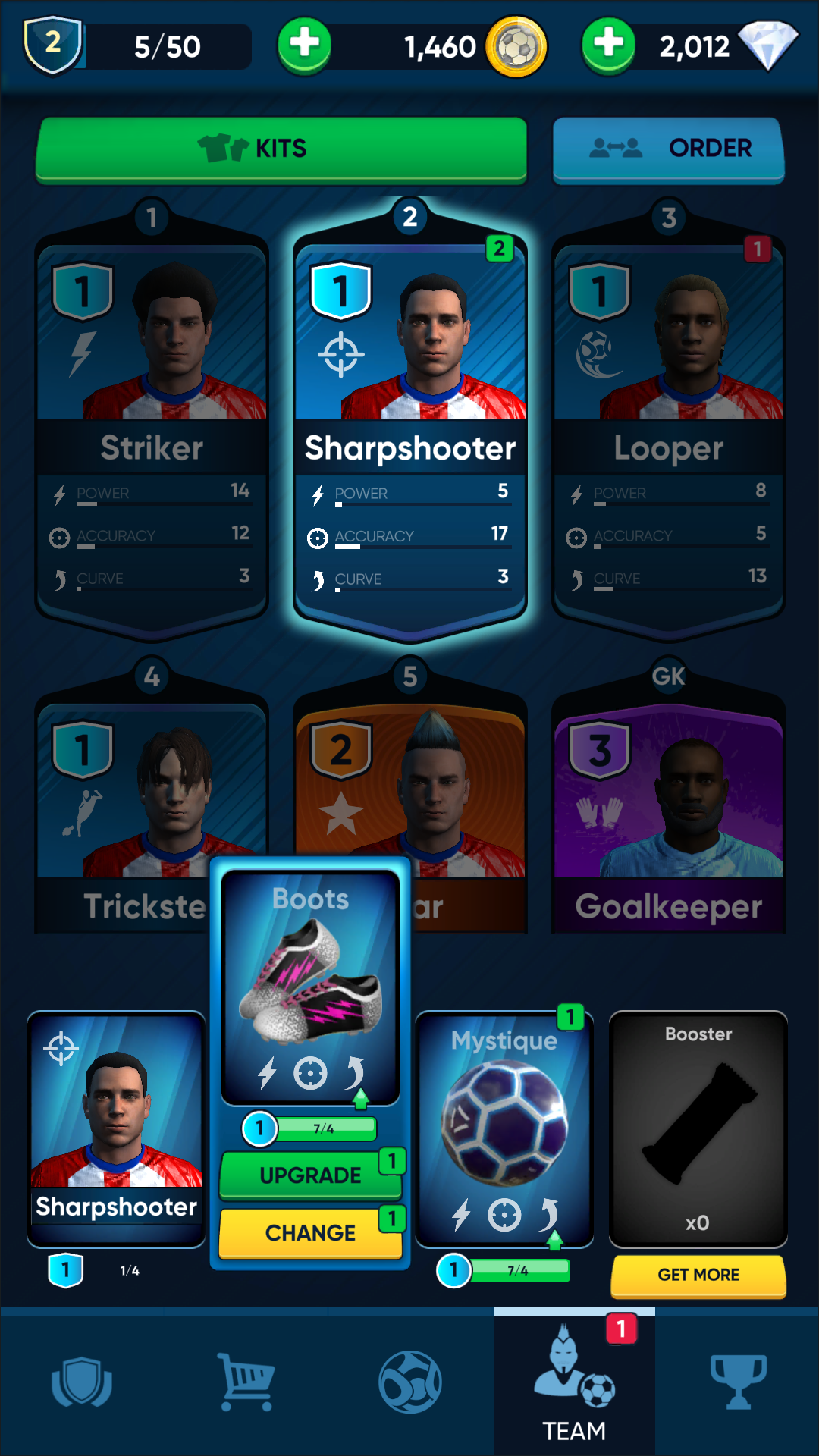The image size is (819, 1456).
Task: Open the trophy tab
Action: click(x=738, y=1382)
